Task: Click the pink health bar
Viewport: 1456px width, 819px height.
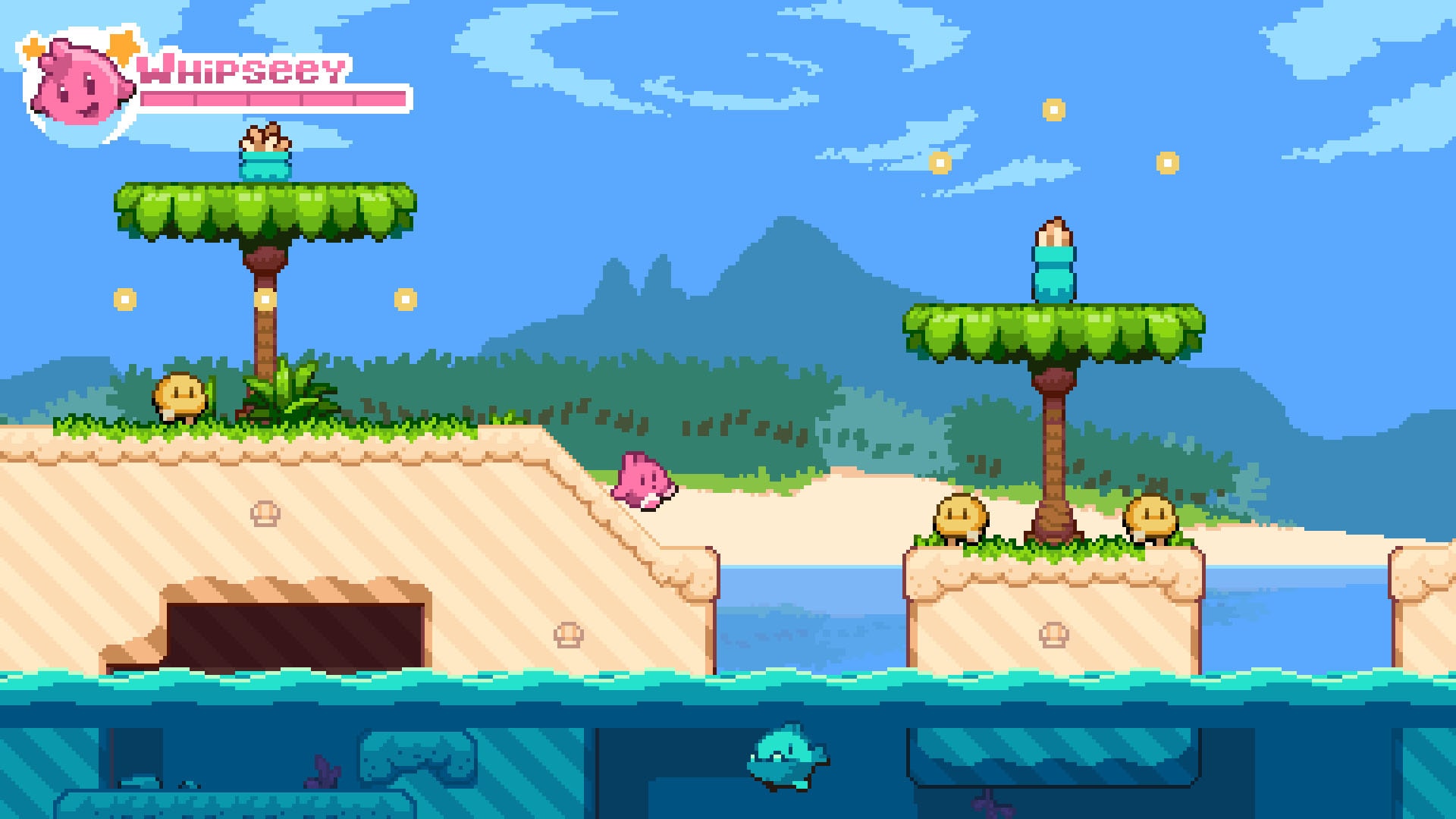Action: click(x=273, y=99)
